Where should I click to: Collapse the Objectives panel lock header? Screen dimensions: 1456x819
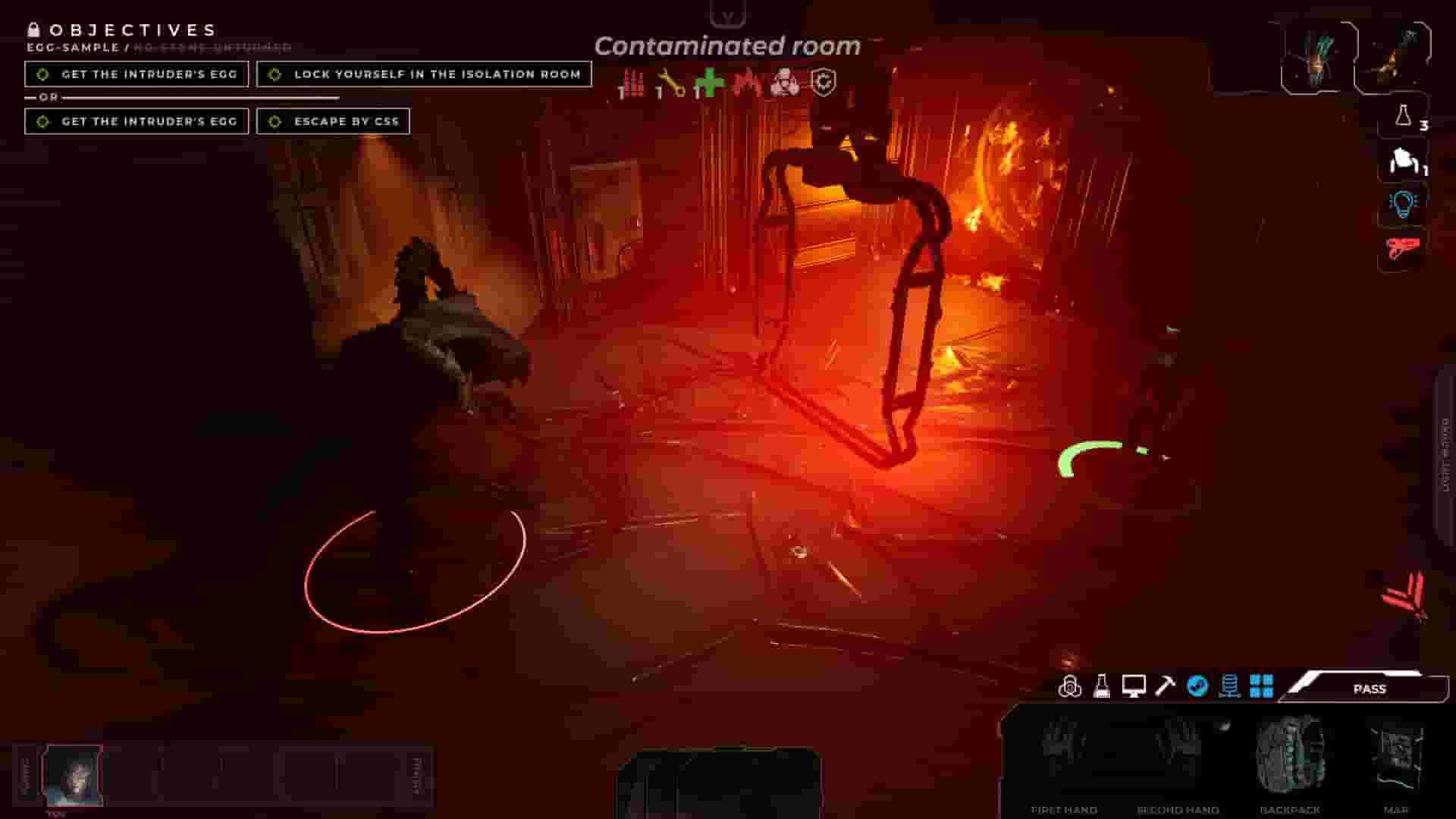(34, 30)
